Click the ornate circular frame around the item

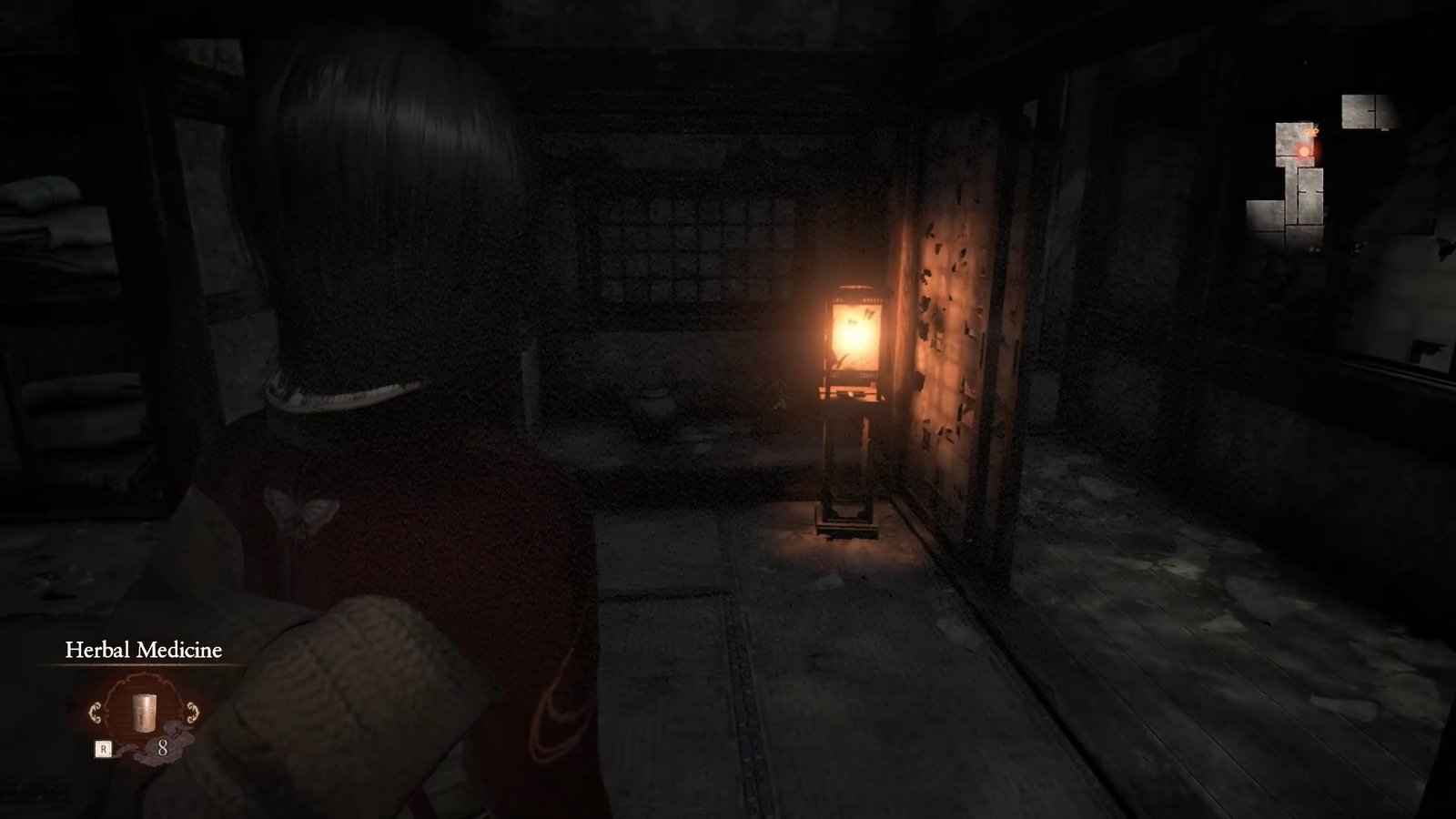pyautogui.click(x=144, y=680)
